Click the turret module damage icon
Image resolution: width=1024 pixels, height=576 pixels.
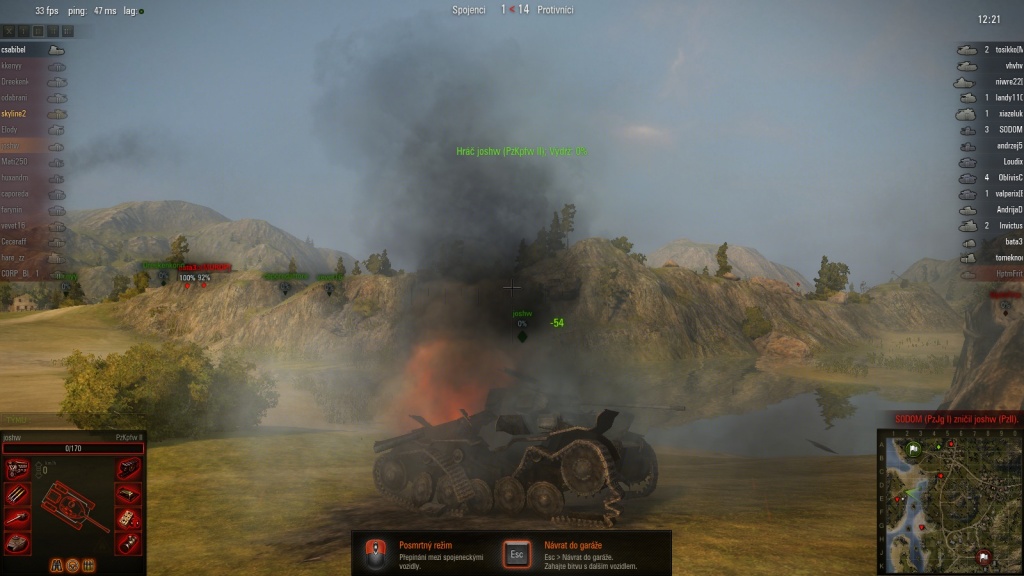click(17, 542)
